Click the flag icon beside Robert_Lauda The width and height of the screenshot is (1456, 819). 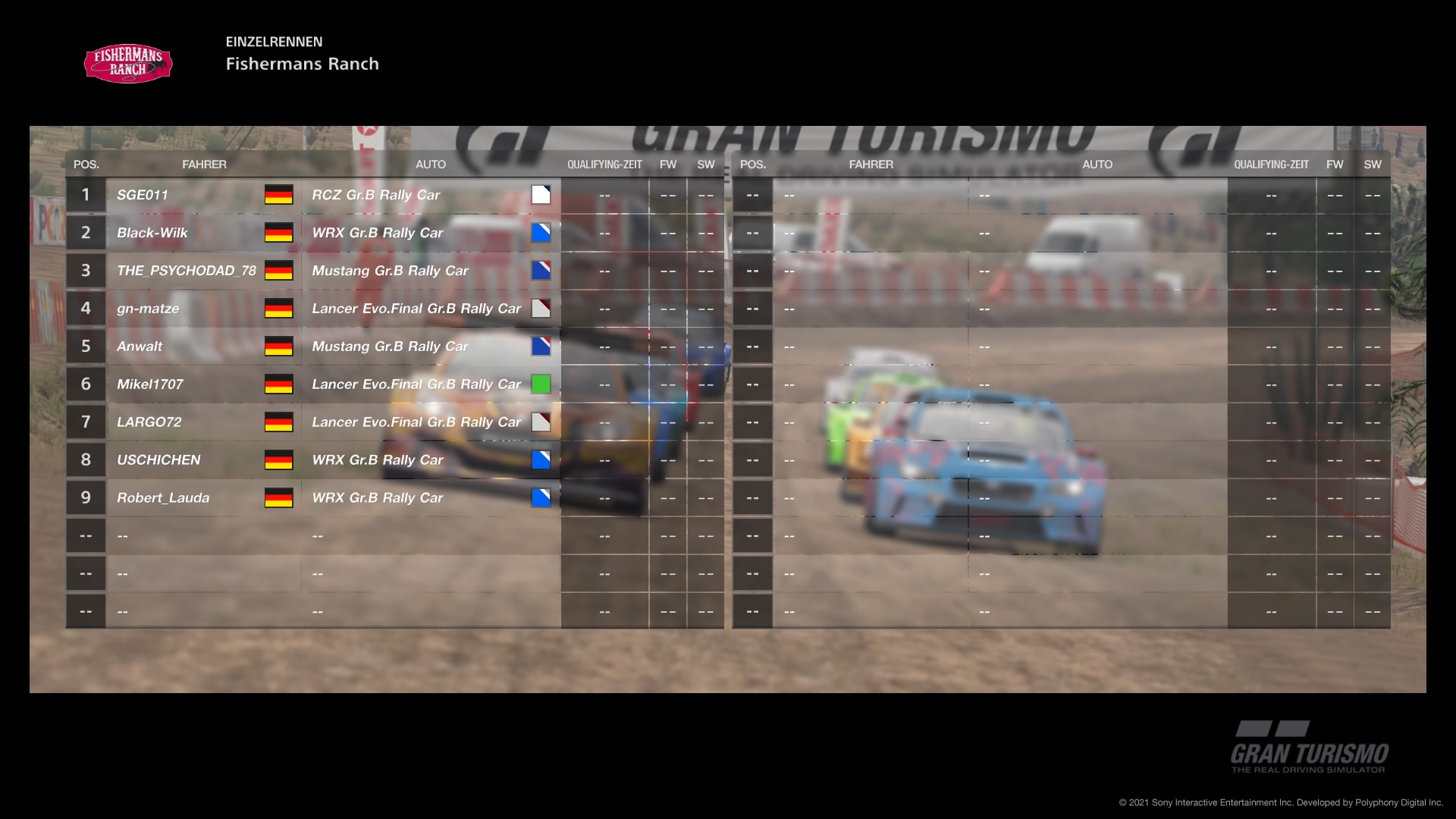point(279,497)
